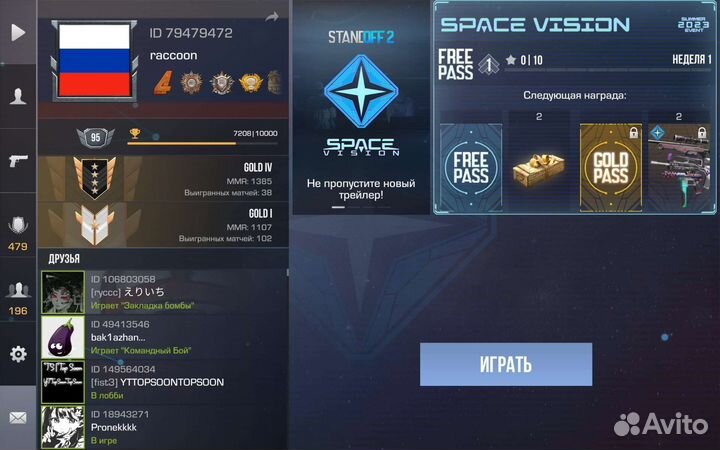This screenshot has height=450, width=720.
Task: Open the shield icon showing 479
Action: (x=18, y=232)
